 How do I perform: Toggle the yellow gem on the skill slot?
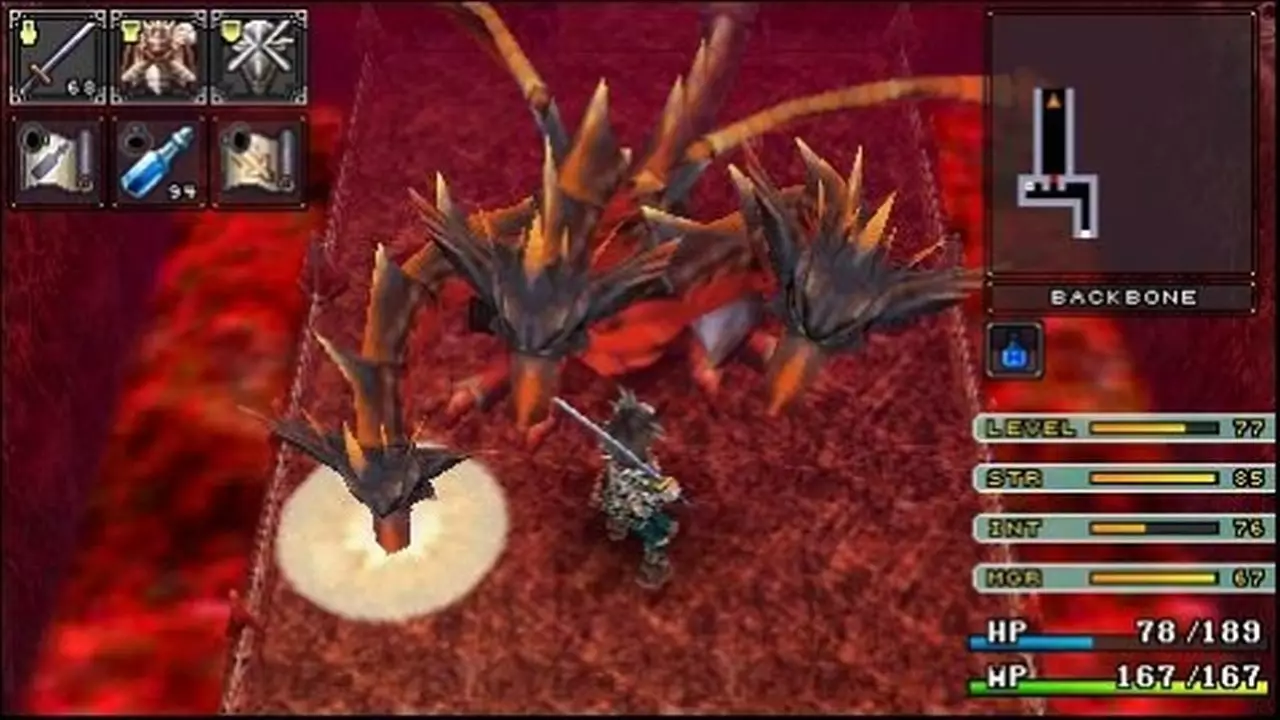point(230,31)
